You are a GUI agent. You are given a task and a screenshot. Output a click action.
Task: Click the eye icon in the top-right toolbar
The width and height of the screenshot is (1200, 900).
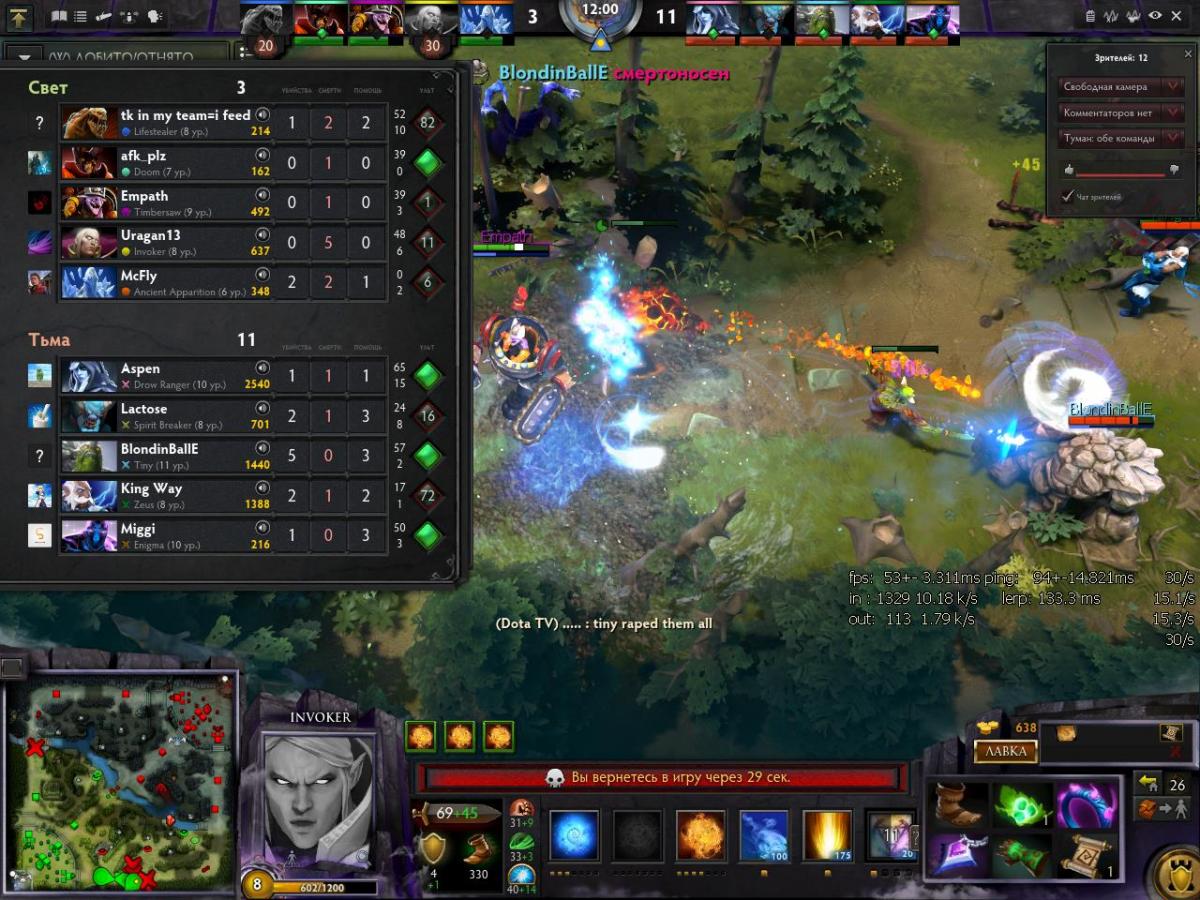coord(1155,16)
